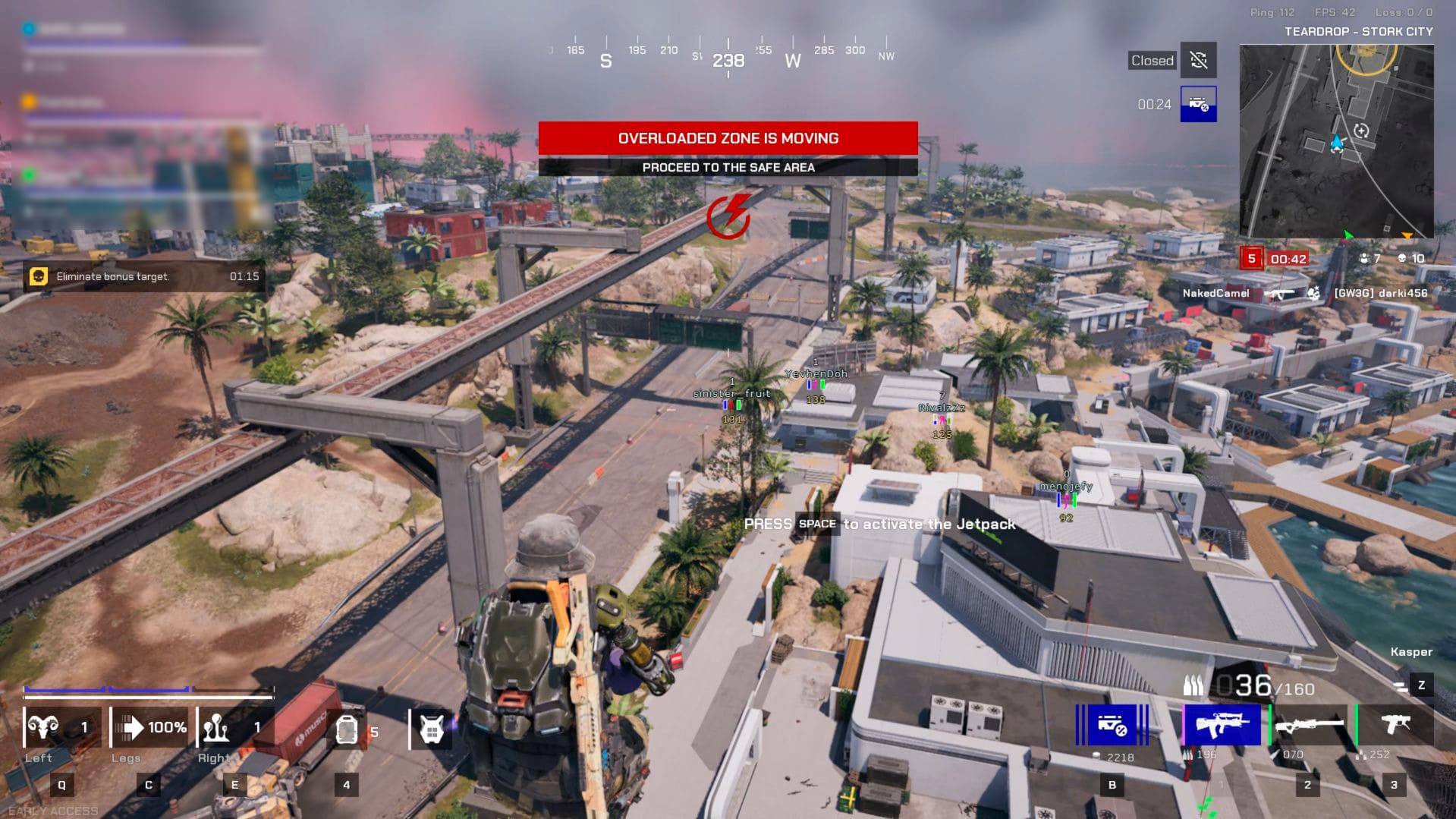The width and height of the screenshot is (1456, 819).
Task: Select the red overloaded zone lightning marker
Action: click(728, 216)
